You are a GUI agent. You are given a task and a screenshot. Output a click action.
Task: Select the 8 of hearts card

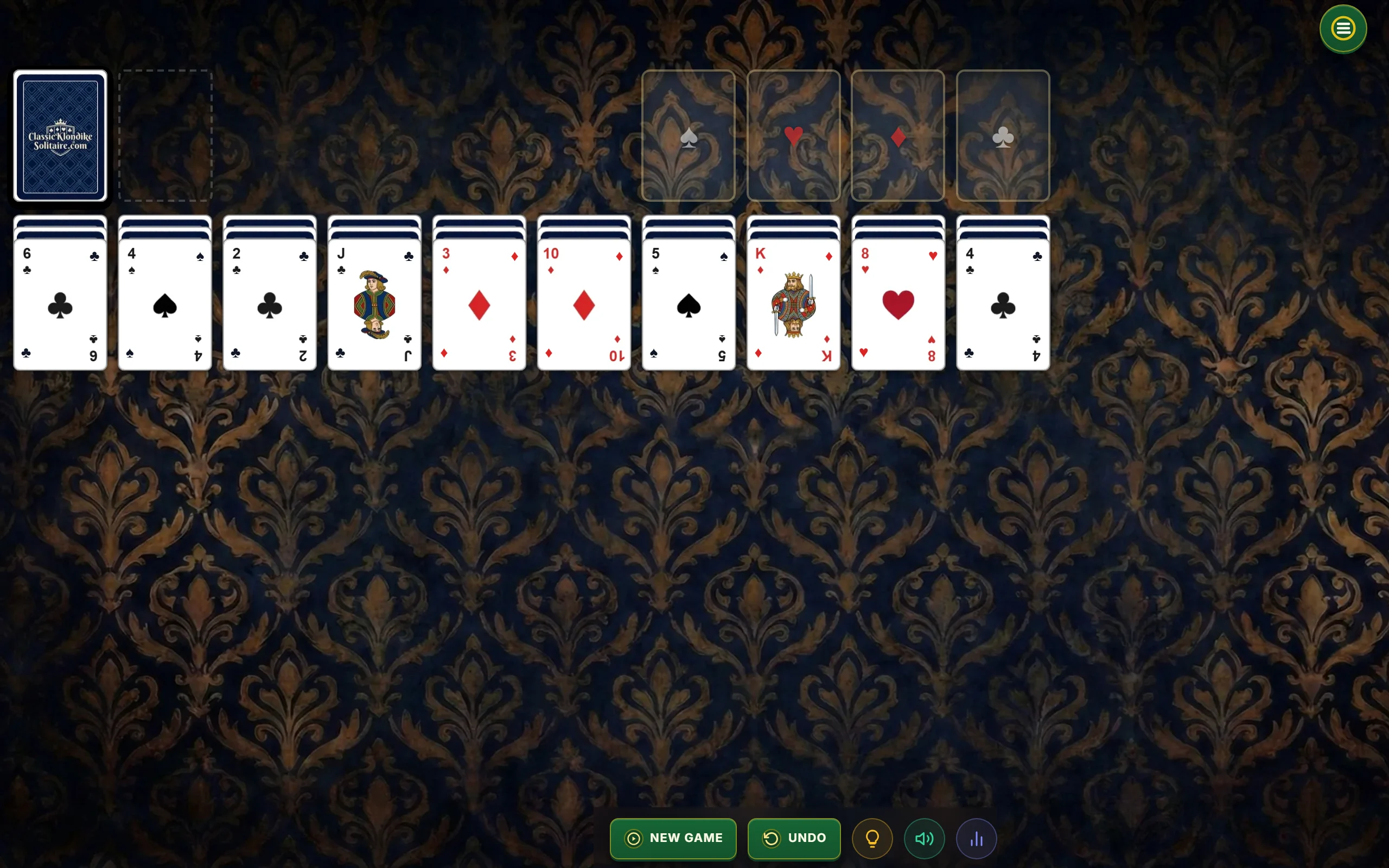pos(899,304)
